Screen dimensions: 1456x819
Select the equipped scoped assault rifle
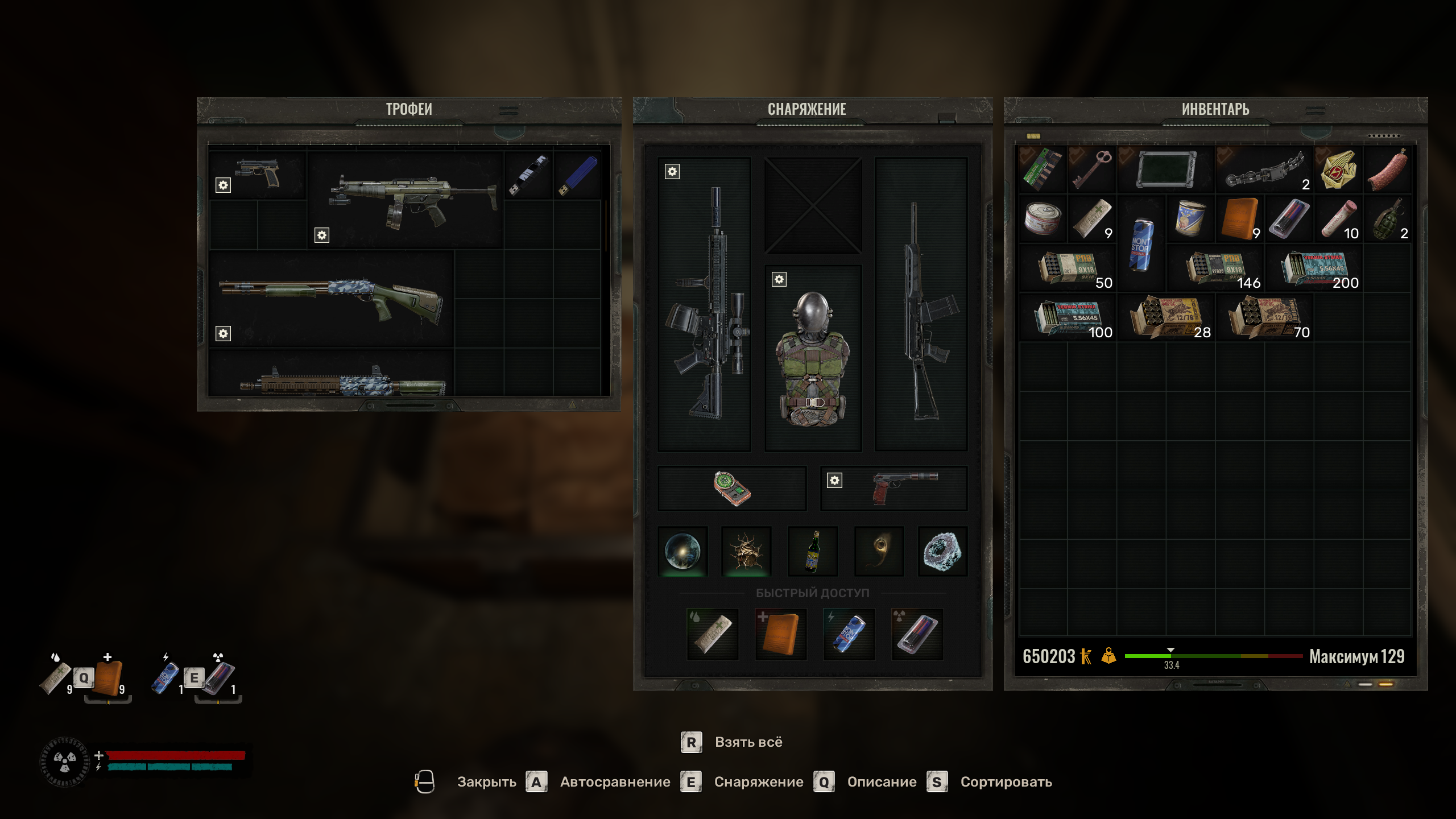[704, 304]
